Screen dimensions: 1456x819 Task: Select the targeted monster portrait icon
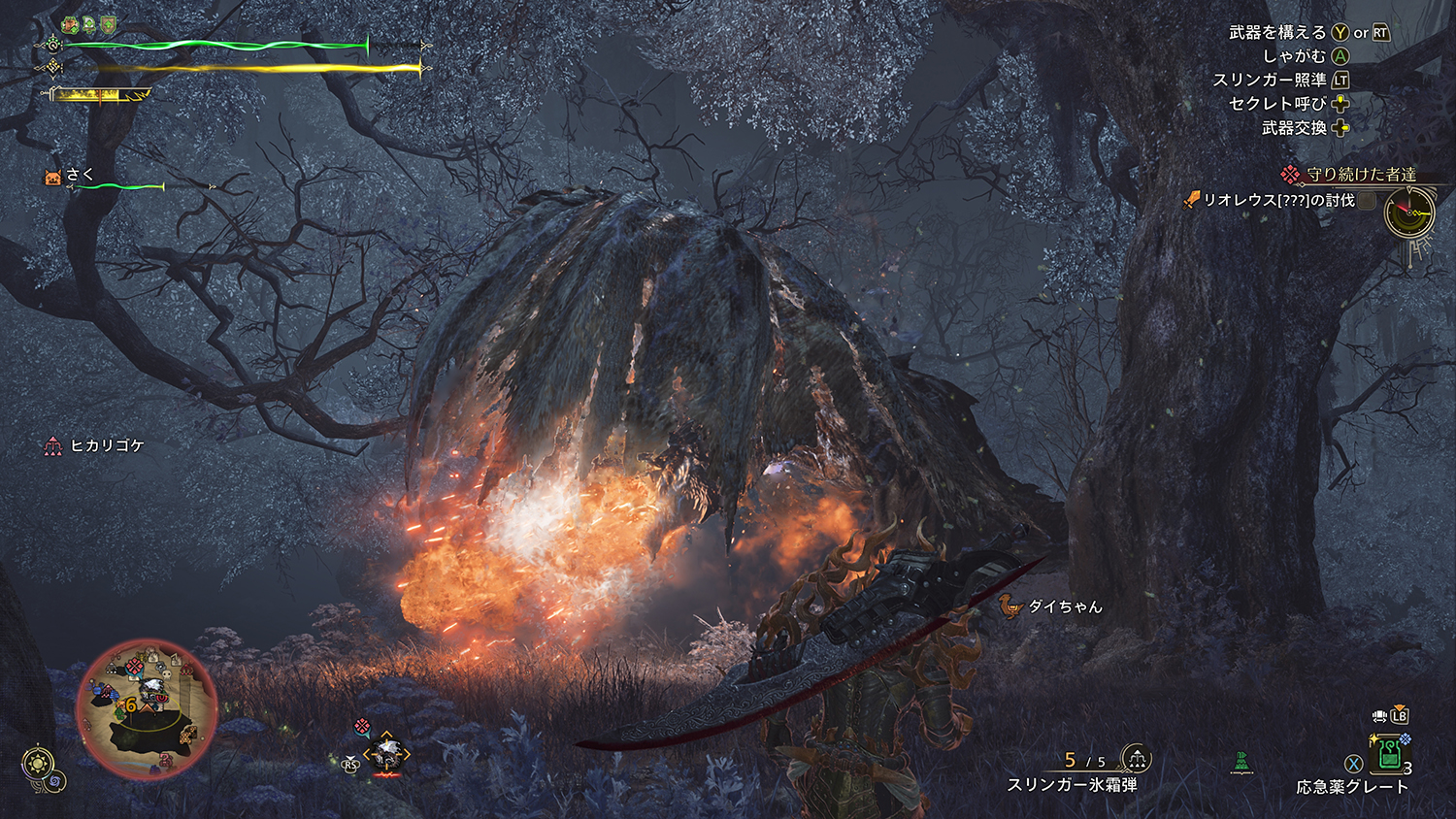(387, 753)
